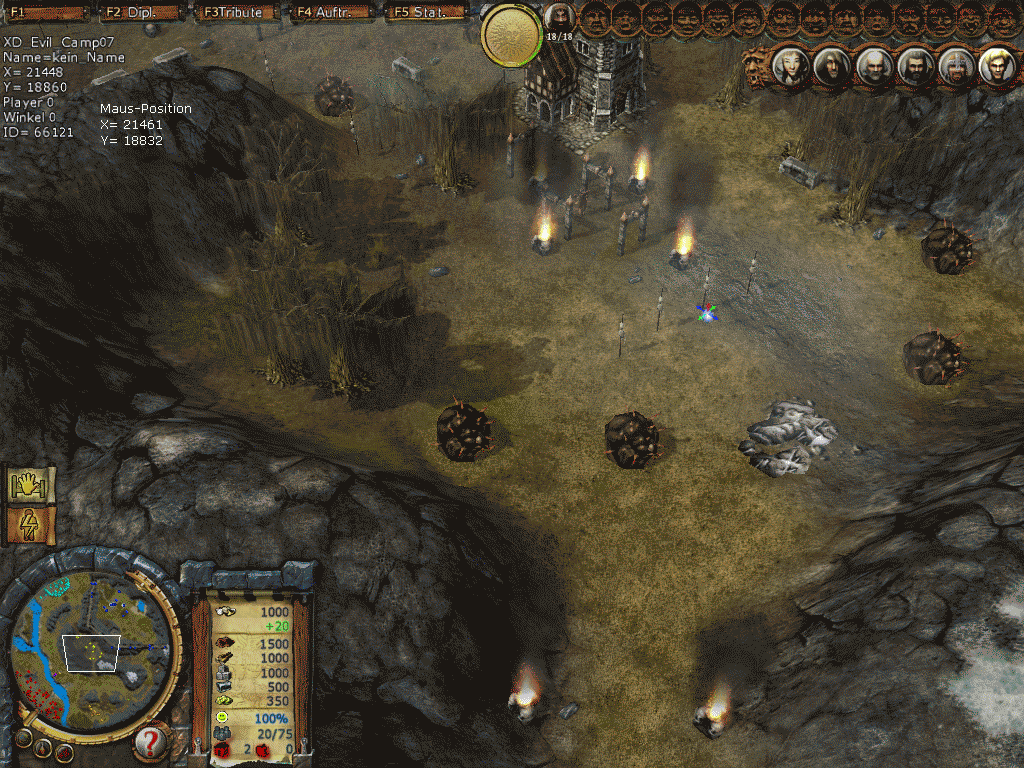Select the blonde-haired hero portrait
1024x768 pixels.
(x=995, y=66)
